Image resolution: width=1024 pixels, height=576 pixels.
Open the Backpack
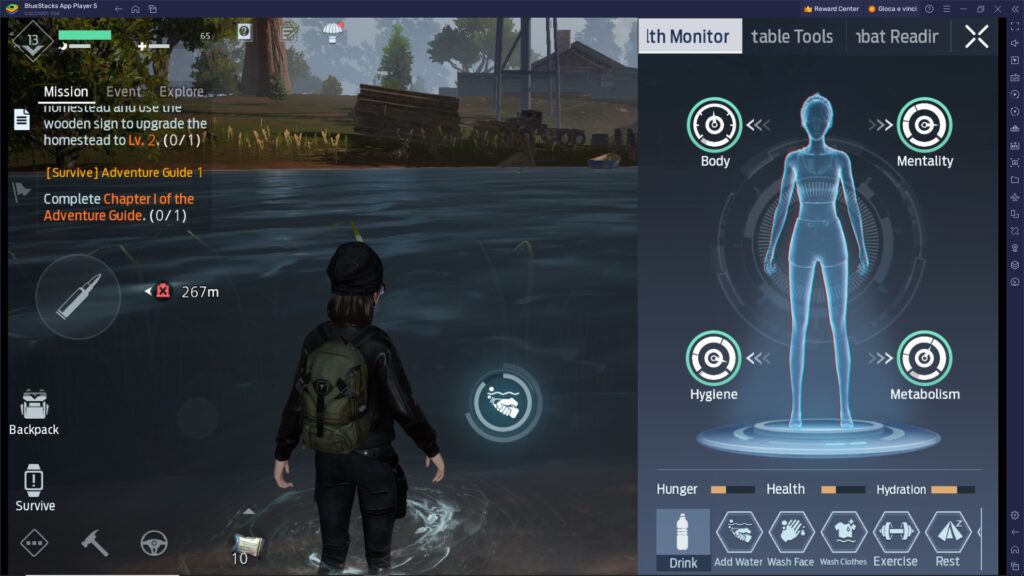(34, 412)
